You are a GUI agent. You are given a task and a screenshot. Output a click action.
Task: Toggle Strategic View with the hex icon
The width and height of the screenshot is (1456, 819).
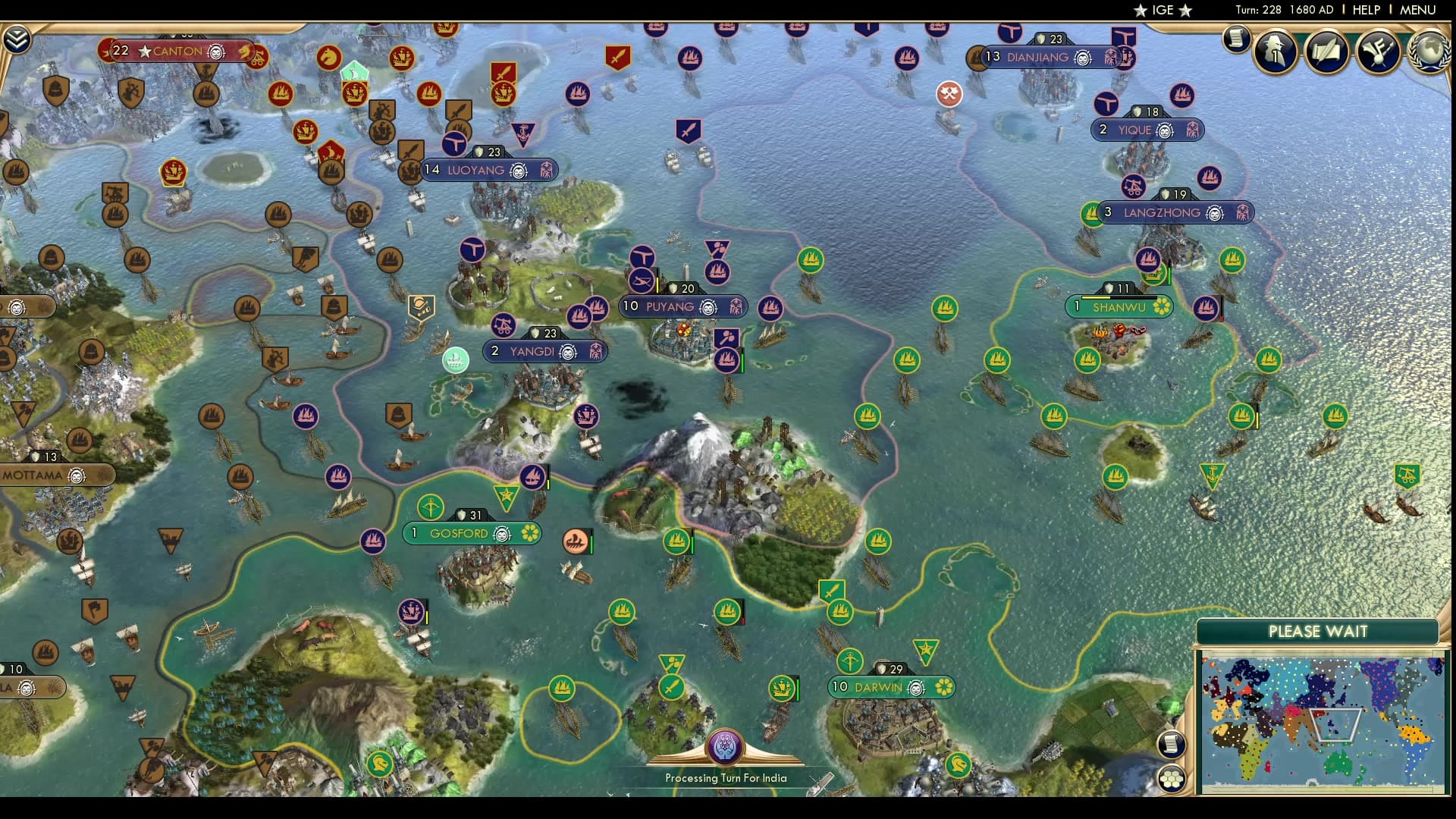[x=1172, y=778]
